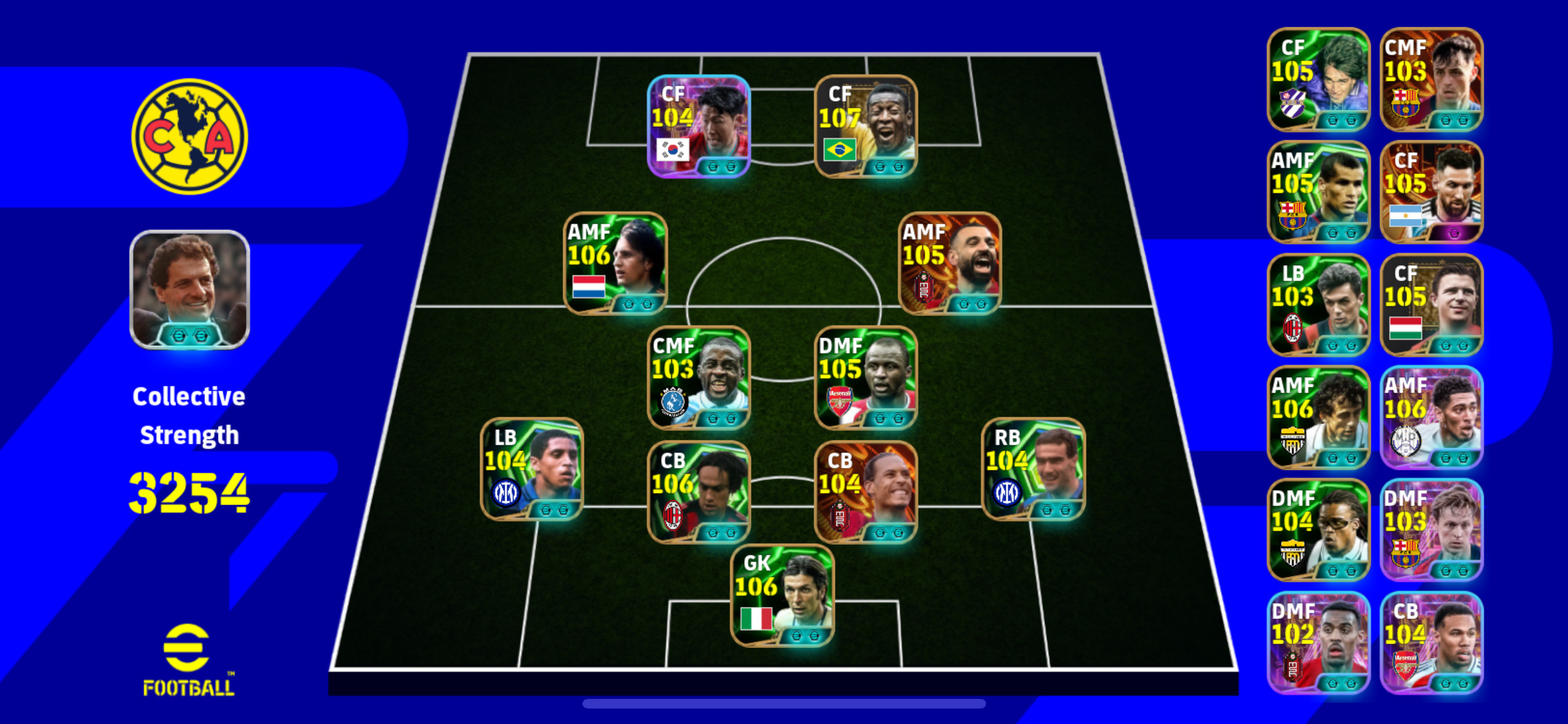Screen dimensions: 1568x724
Task: Select substitute AMF 105 Barcelona card
Action: (1318, 192)
